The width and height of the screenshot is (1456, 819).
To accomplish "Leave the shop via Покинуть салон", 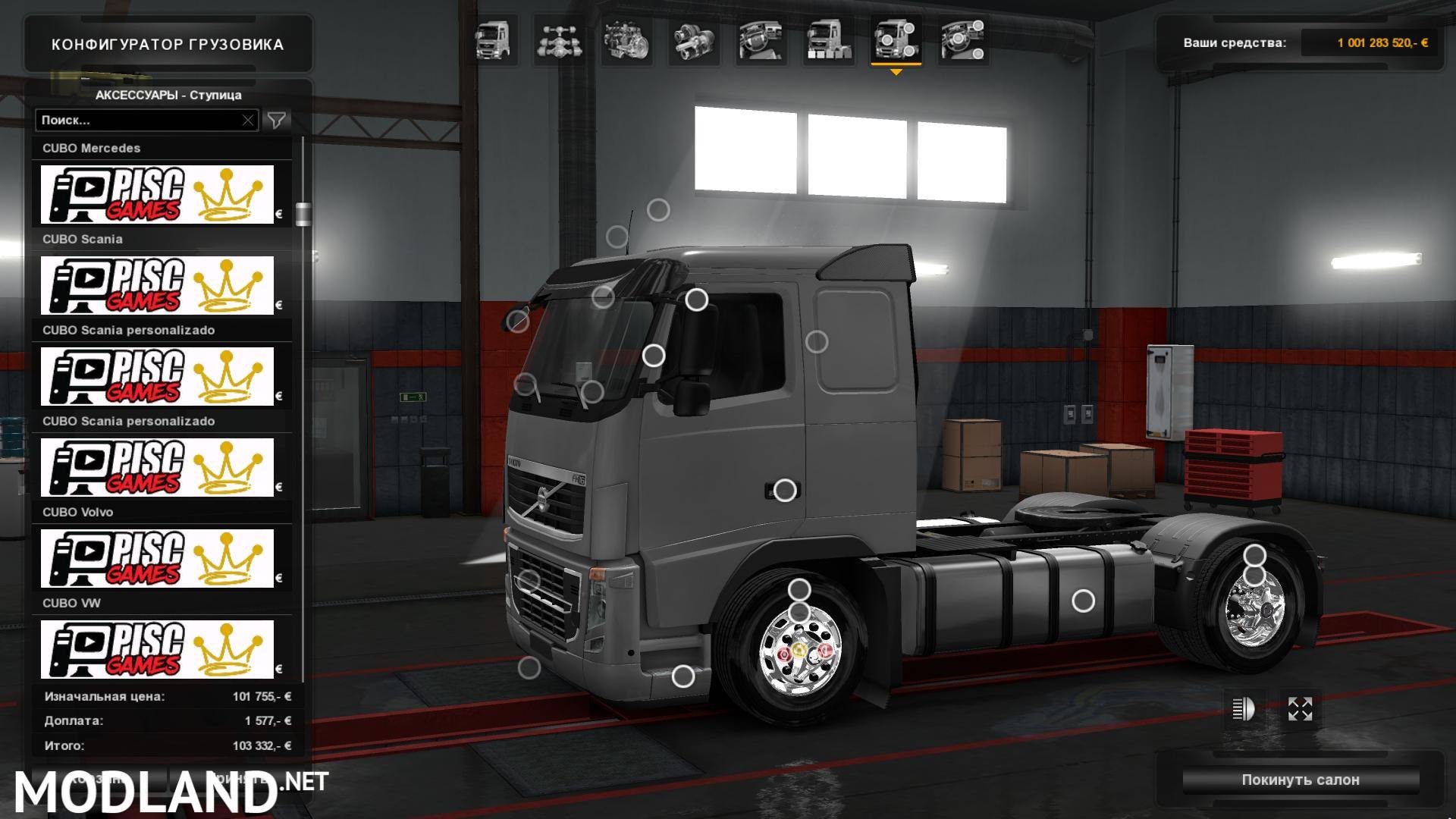I will tap(1300, 780).
